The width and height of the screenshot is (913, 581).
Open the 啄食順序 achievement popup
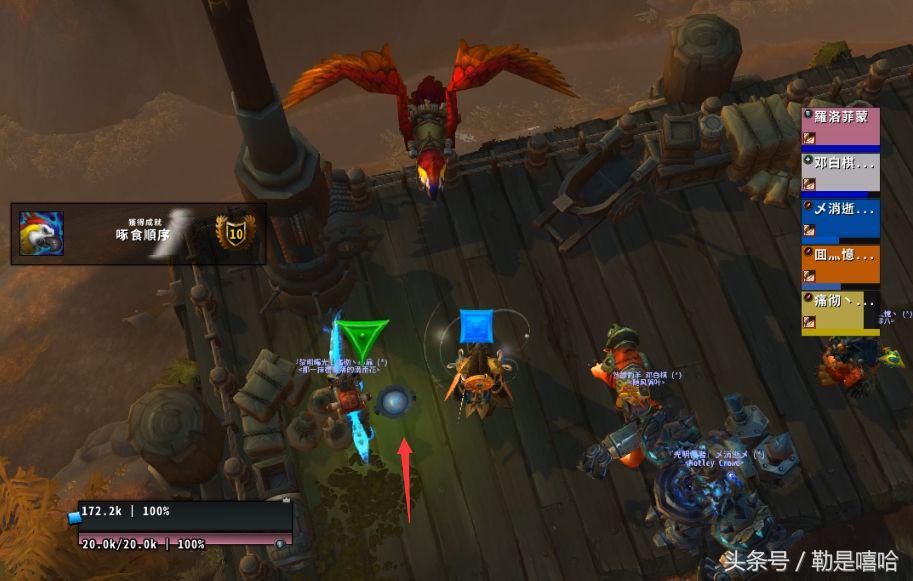point(138,234)
